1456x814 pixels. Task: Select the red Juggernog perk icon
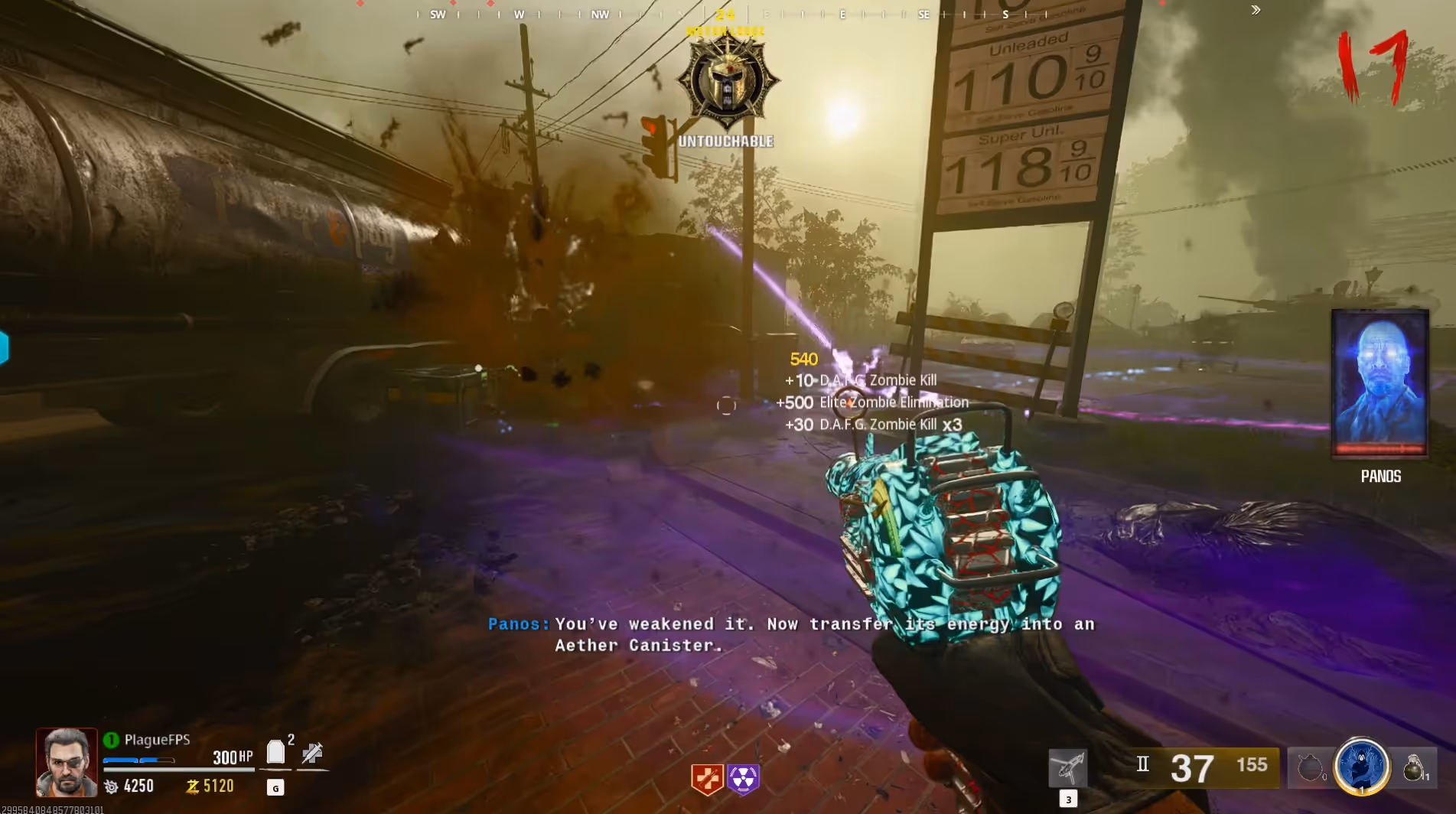(x=707, y=779)
